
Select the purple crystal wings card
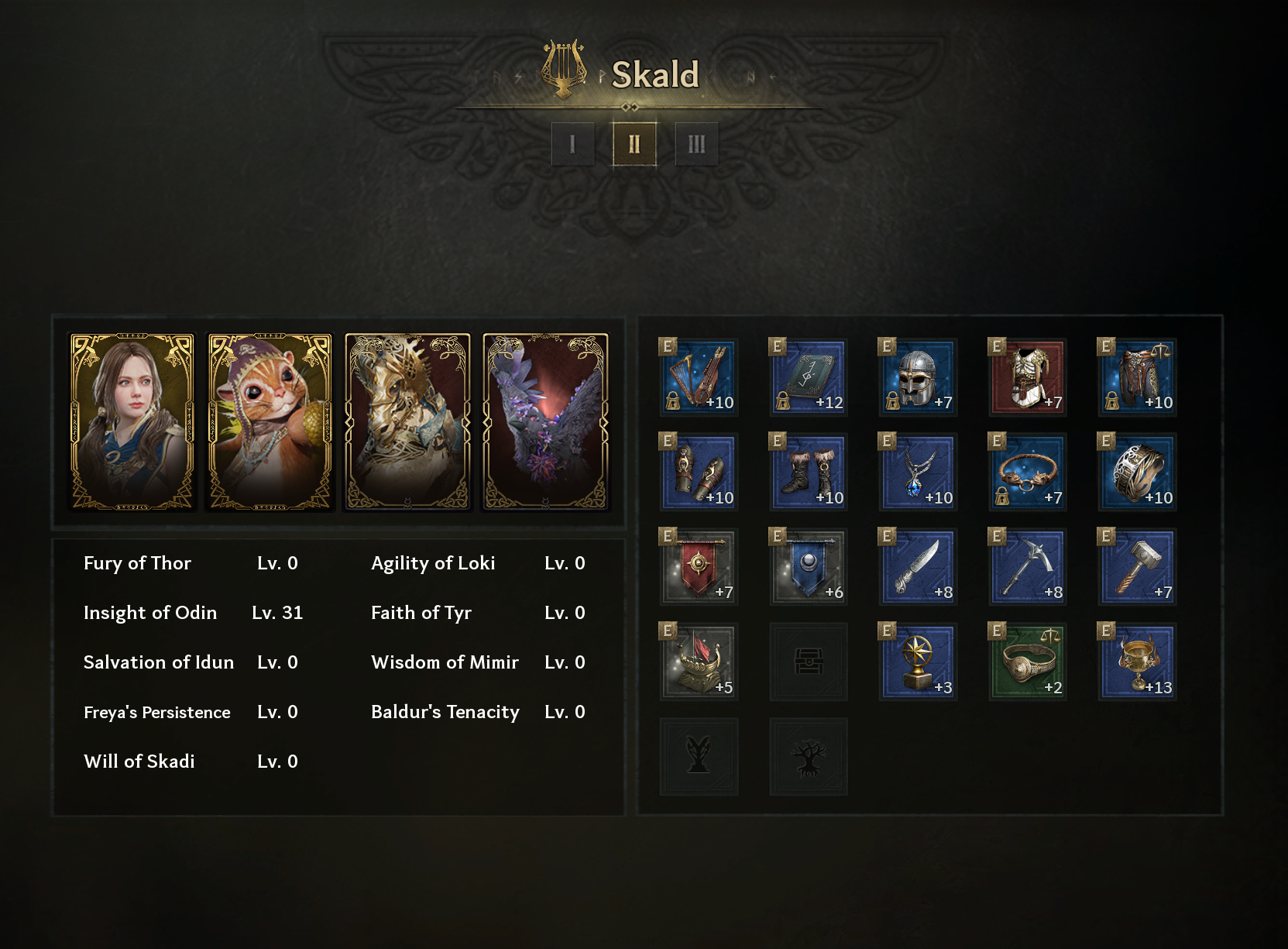point(545,422)
